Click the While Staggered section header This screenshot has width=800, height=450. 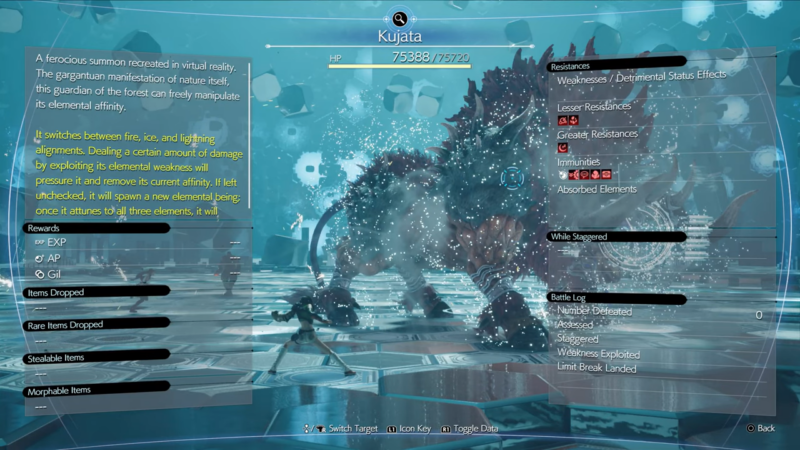(x=581, y=237)
